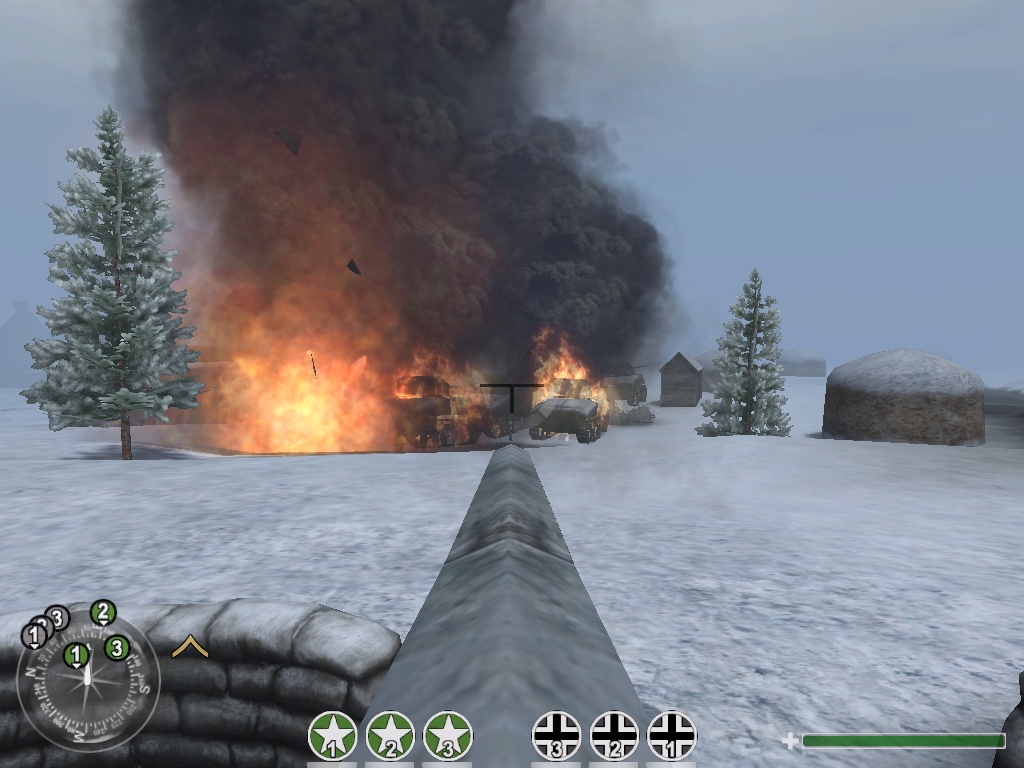The height and width of the screenshot is (768, 1024).
Task: Select the black cross objective 2 icon
Action: pyautogui.click(x=614, y=736)
